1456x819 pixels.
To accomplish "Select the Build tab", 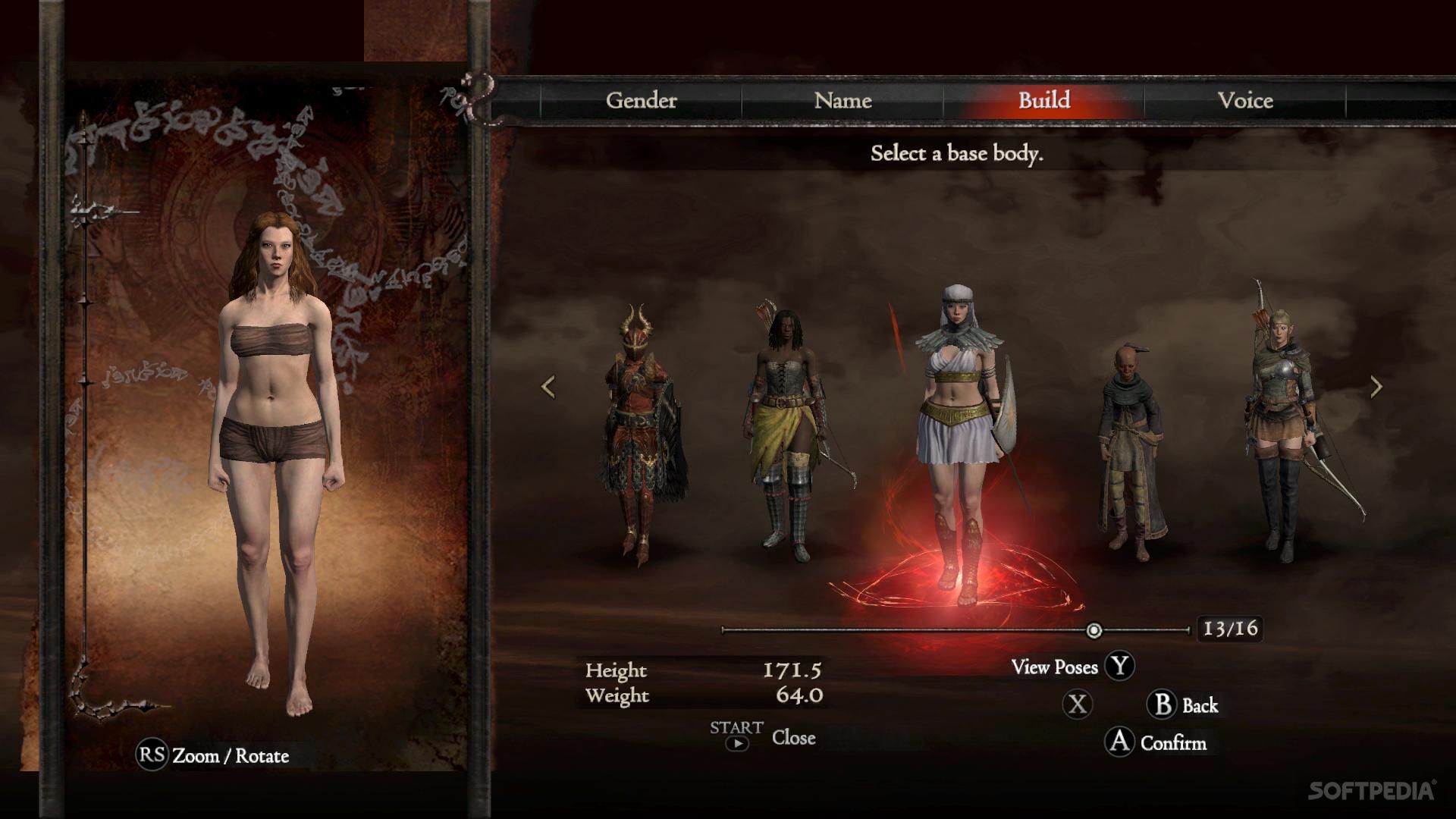I will tap(1043, 100).
